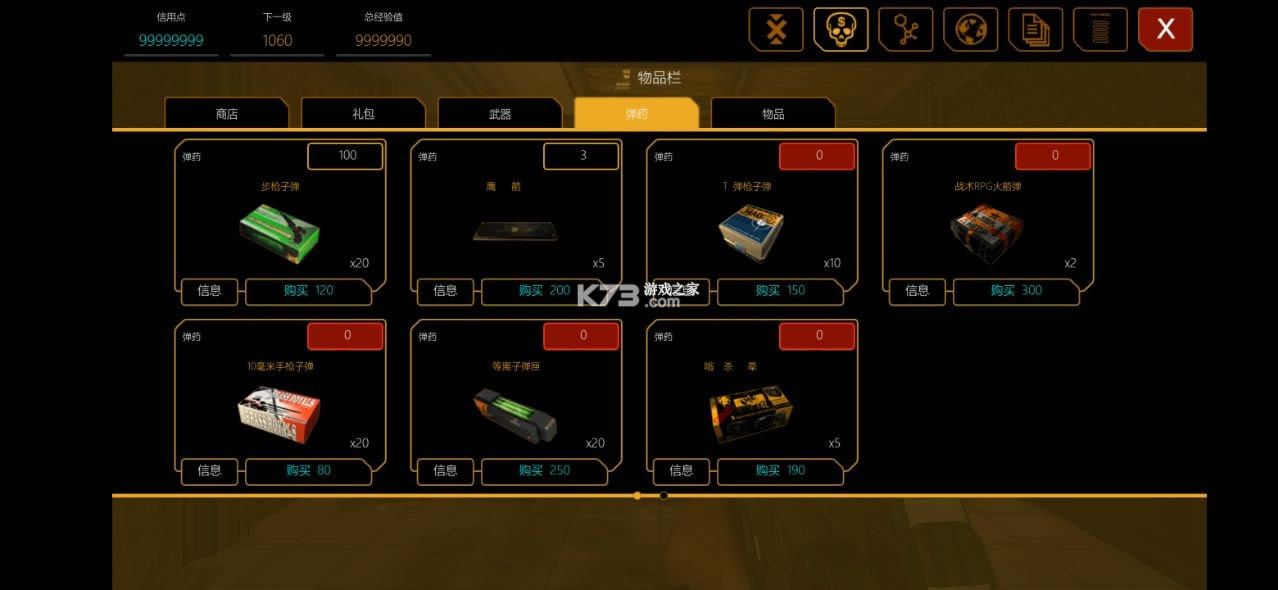This screenshot has width=1278, height=590.
Task: Select the 武器 tab
Action: coord(500,114)
